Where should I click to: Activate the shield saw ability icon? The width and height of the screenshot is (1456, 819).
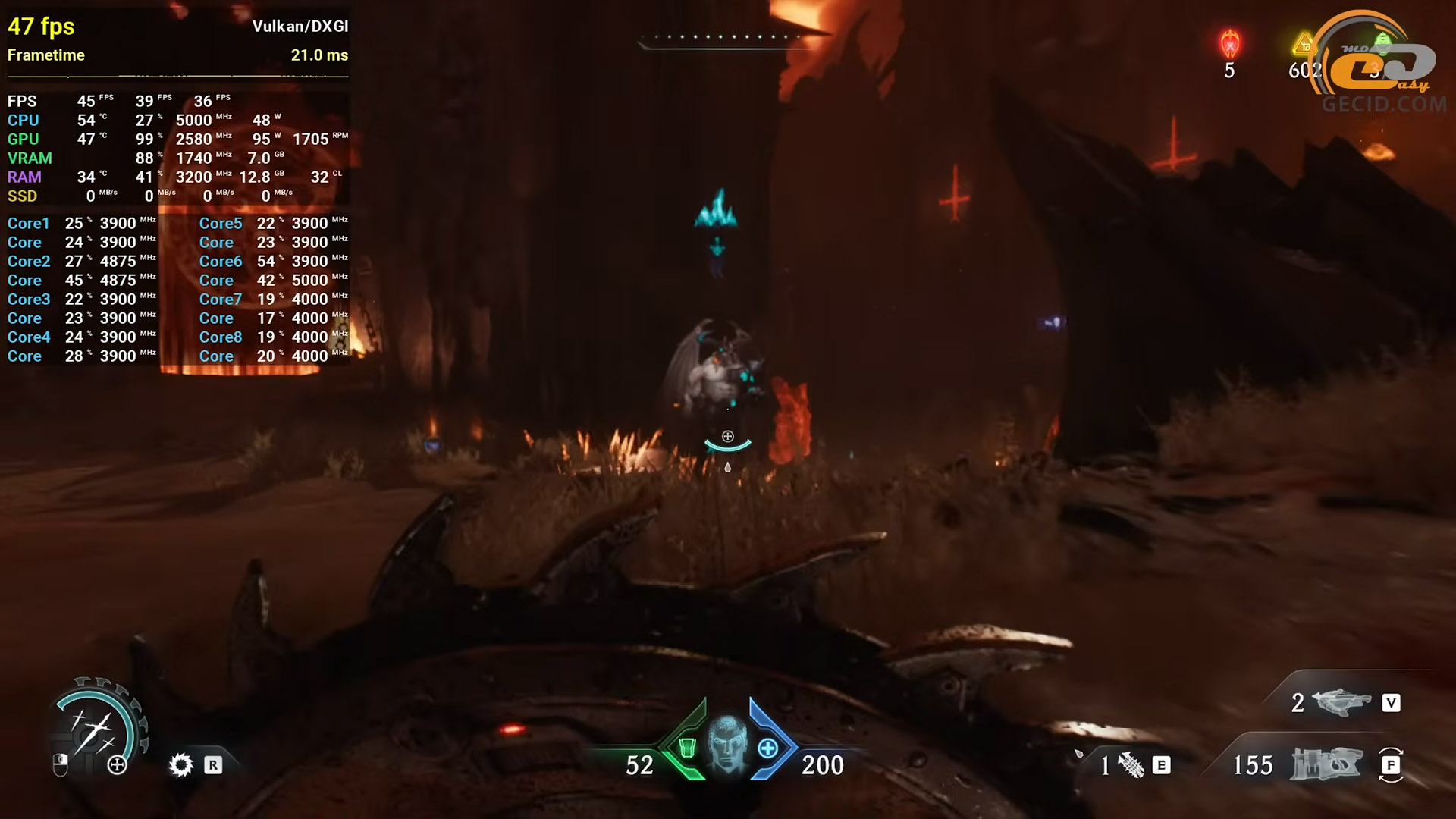click(x=181, y=764)
